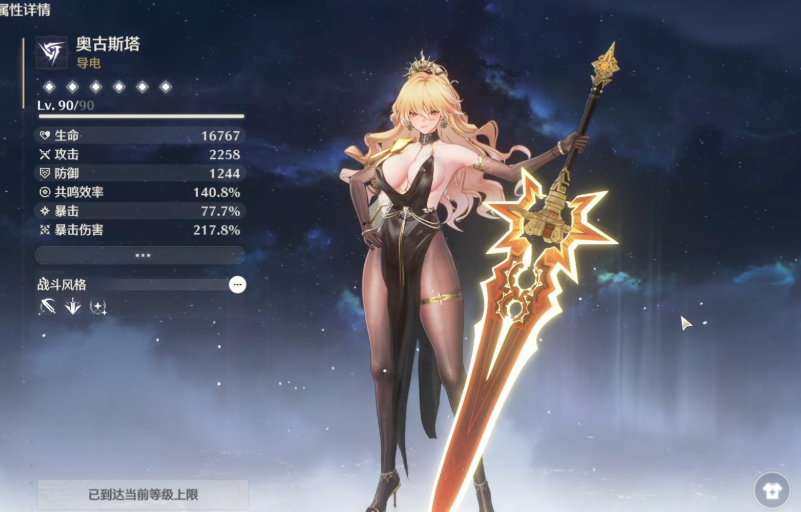Select the downward-burst 战斗风格 icon
This screenshot has width=801, height=512.
coord(72,307)
